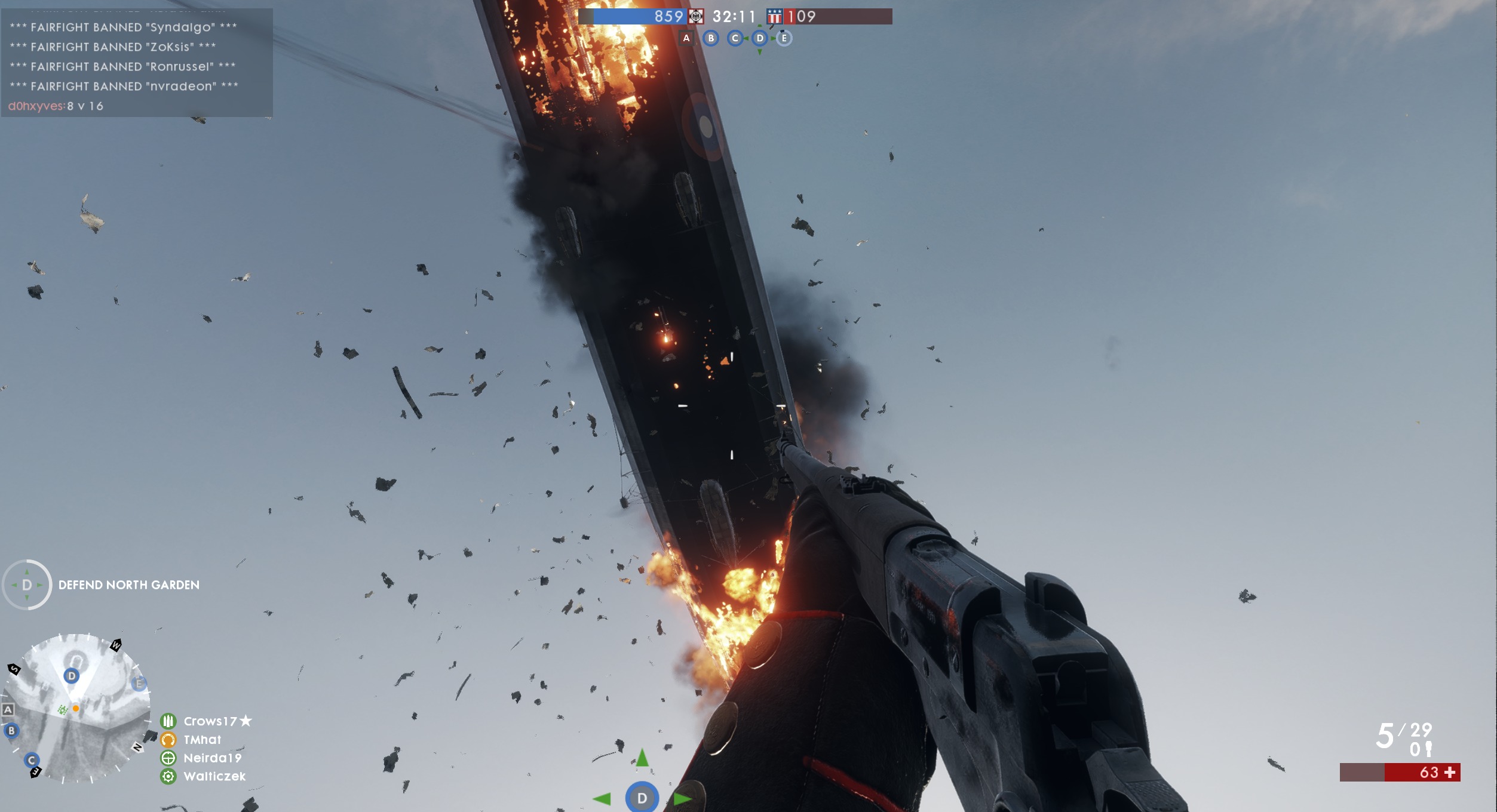Viewport: 1497px width, 812px height.
Task: Select squad leader Crows17 in the squad list
Action: [210, 721]
